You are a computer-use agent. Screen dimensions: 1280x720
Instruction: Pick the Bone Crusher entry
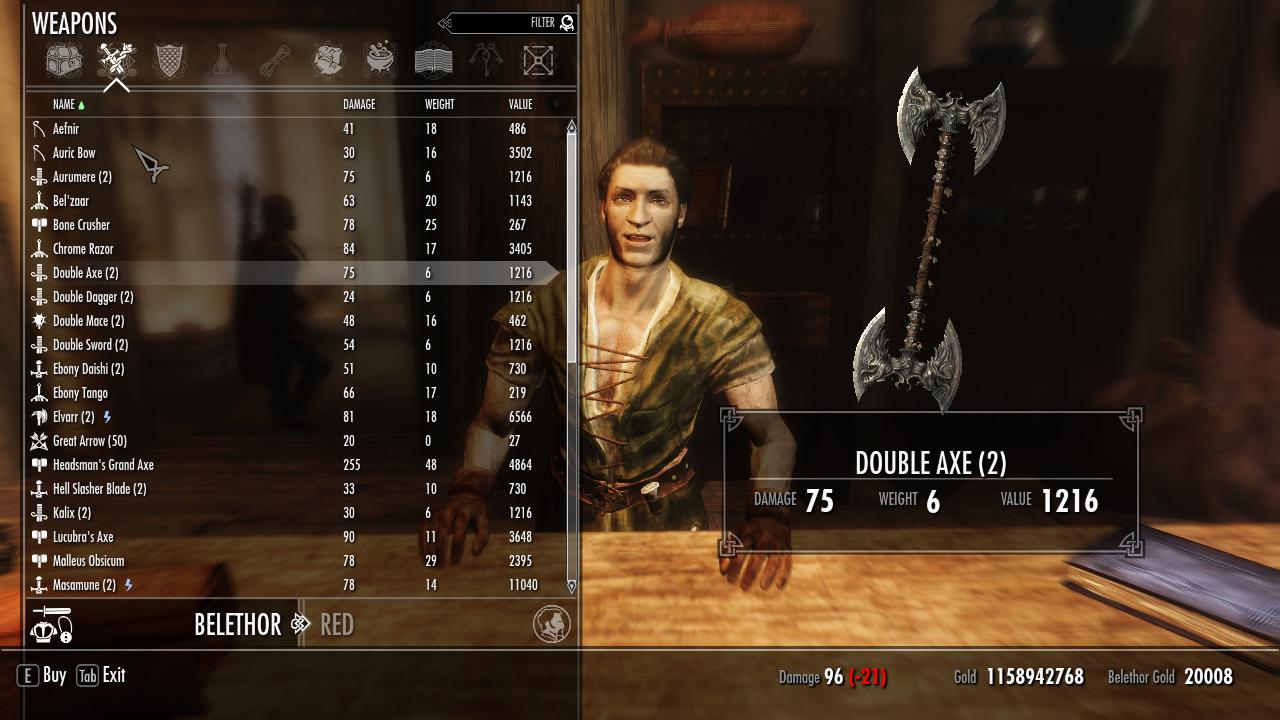(81, 225)
